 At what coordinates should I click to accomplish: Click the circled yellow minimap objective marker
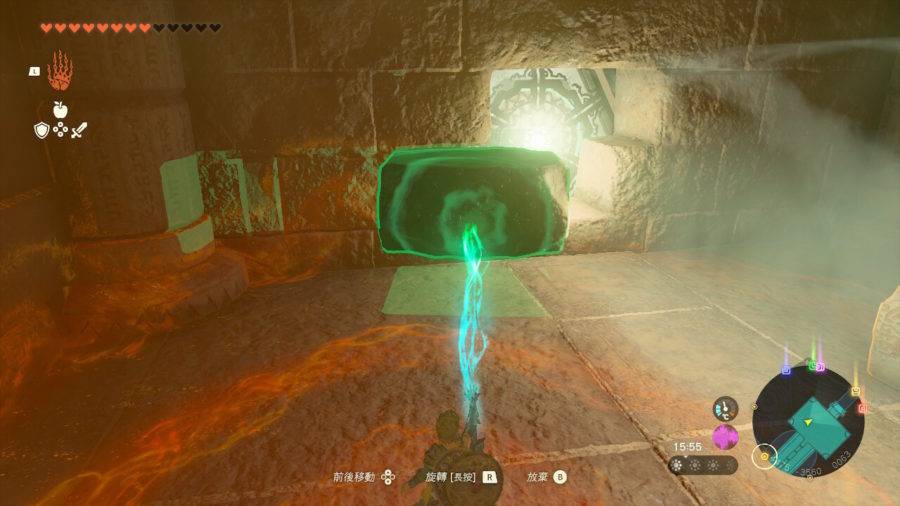click(x=767, y=458)
